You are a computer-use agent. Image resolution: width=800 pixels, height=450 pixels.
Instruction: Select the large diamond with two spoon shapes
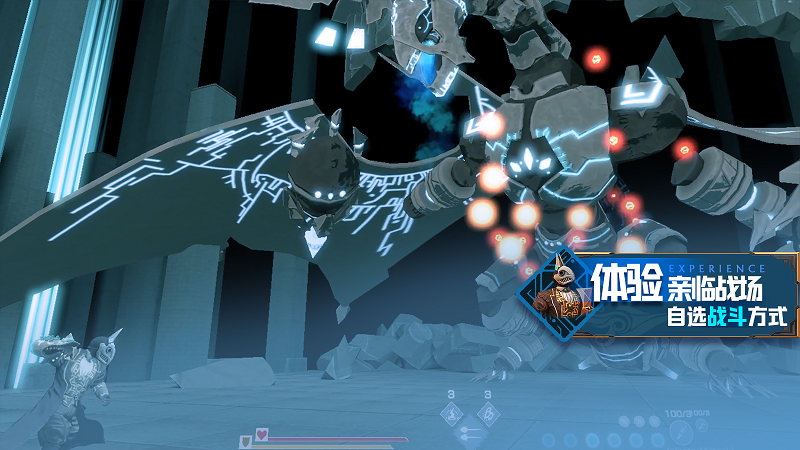pyautogui.click(x=470, y=432)
